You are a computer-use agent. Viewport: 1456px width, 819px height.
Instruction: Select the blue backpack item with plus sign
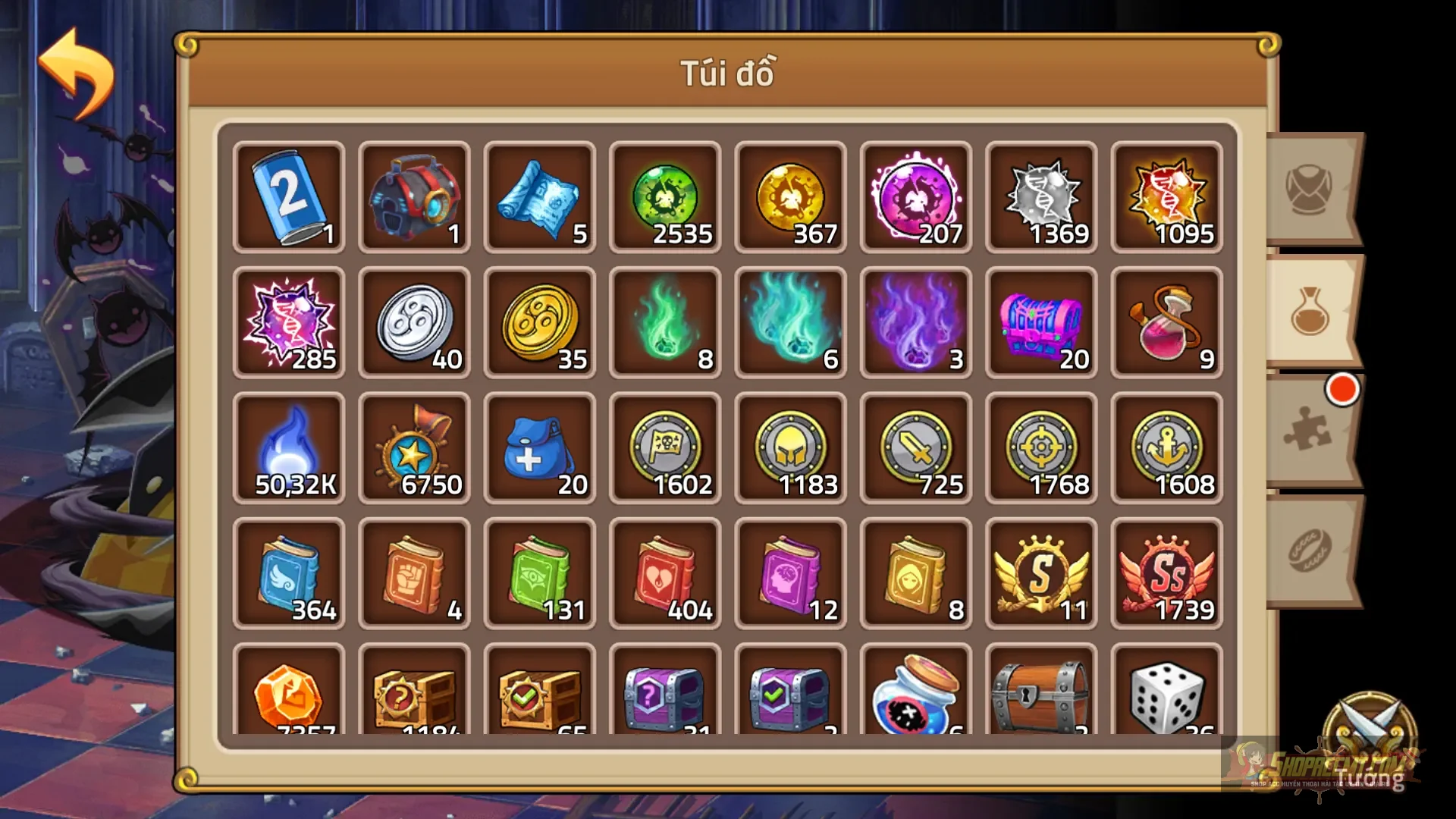(539, 449)
